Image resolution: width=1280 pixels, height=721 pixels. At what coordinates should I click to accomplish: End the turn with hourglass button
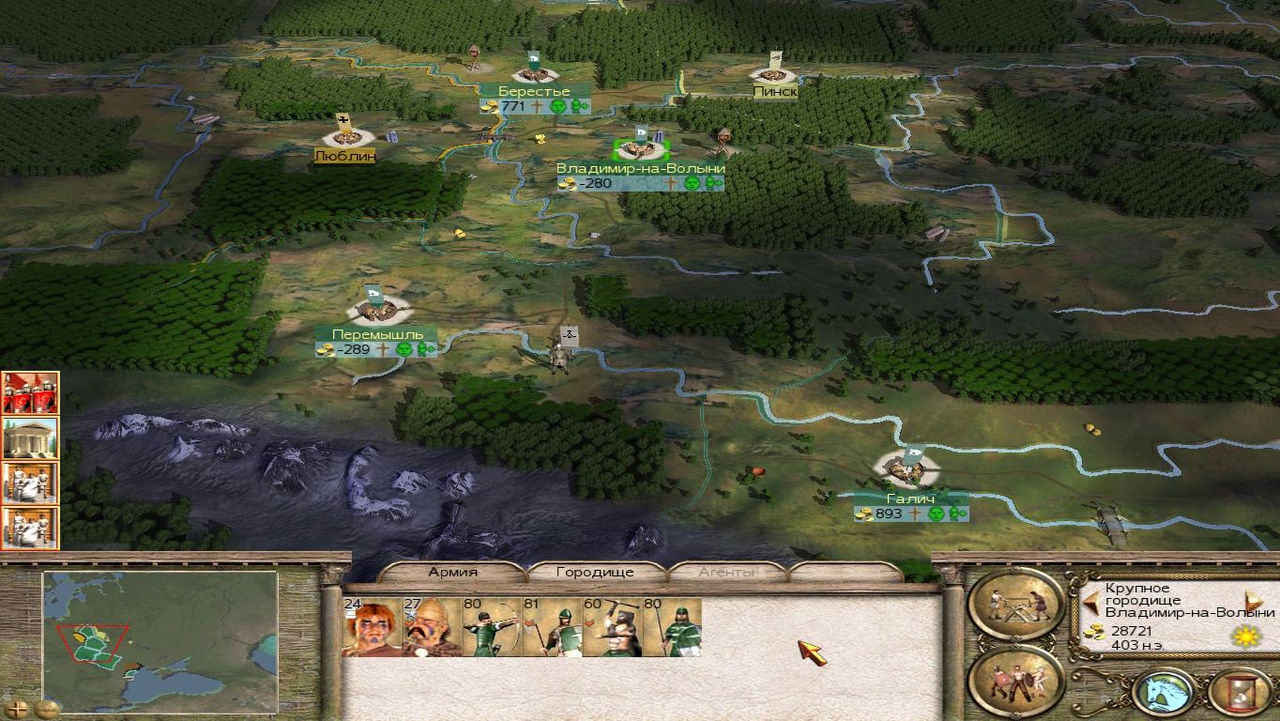point(1240,691)
